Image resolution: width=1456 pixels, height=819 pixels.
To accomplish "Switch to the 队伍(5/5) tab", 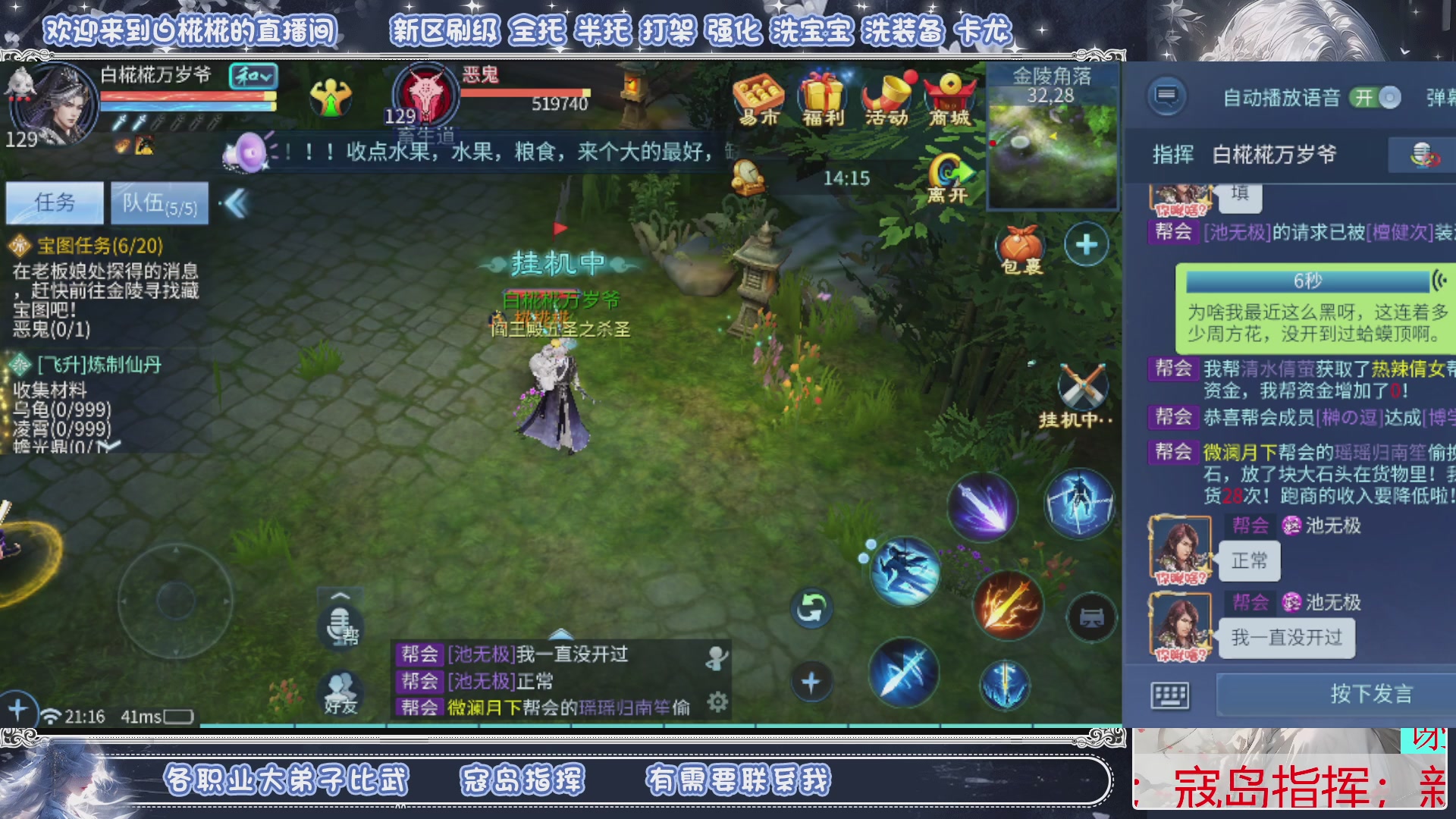I will [x=158, y=202].
